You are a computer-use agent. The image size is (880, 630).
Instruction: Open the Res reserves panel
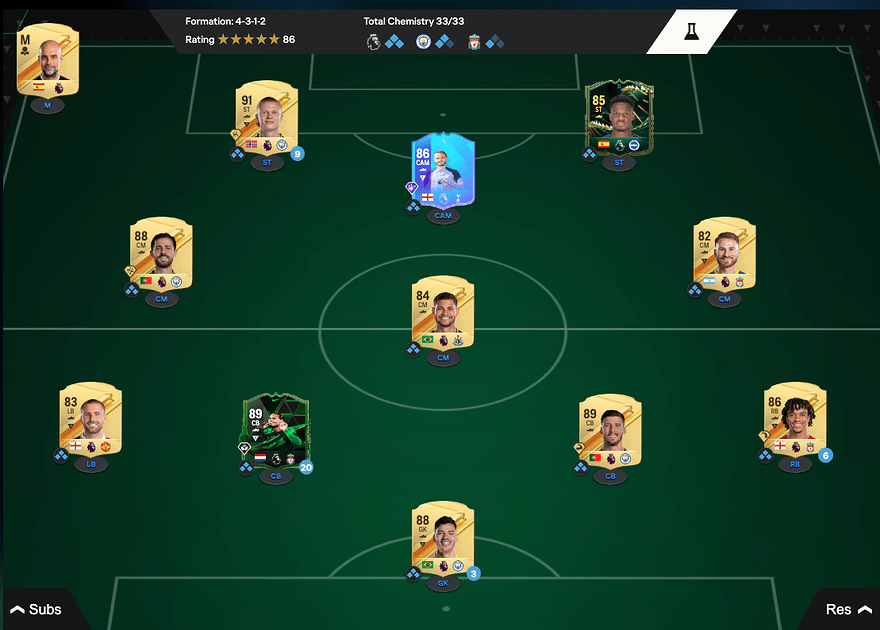(x=847, y=609)
